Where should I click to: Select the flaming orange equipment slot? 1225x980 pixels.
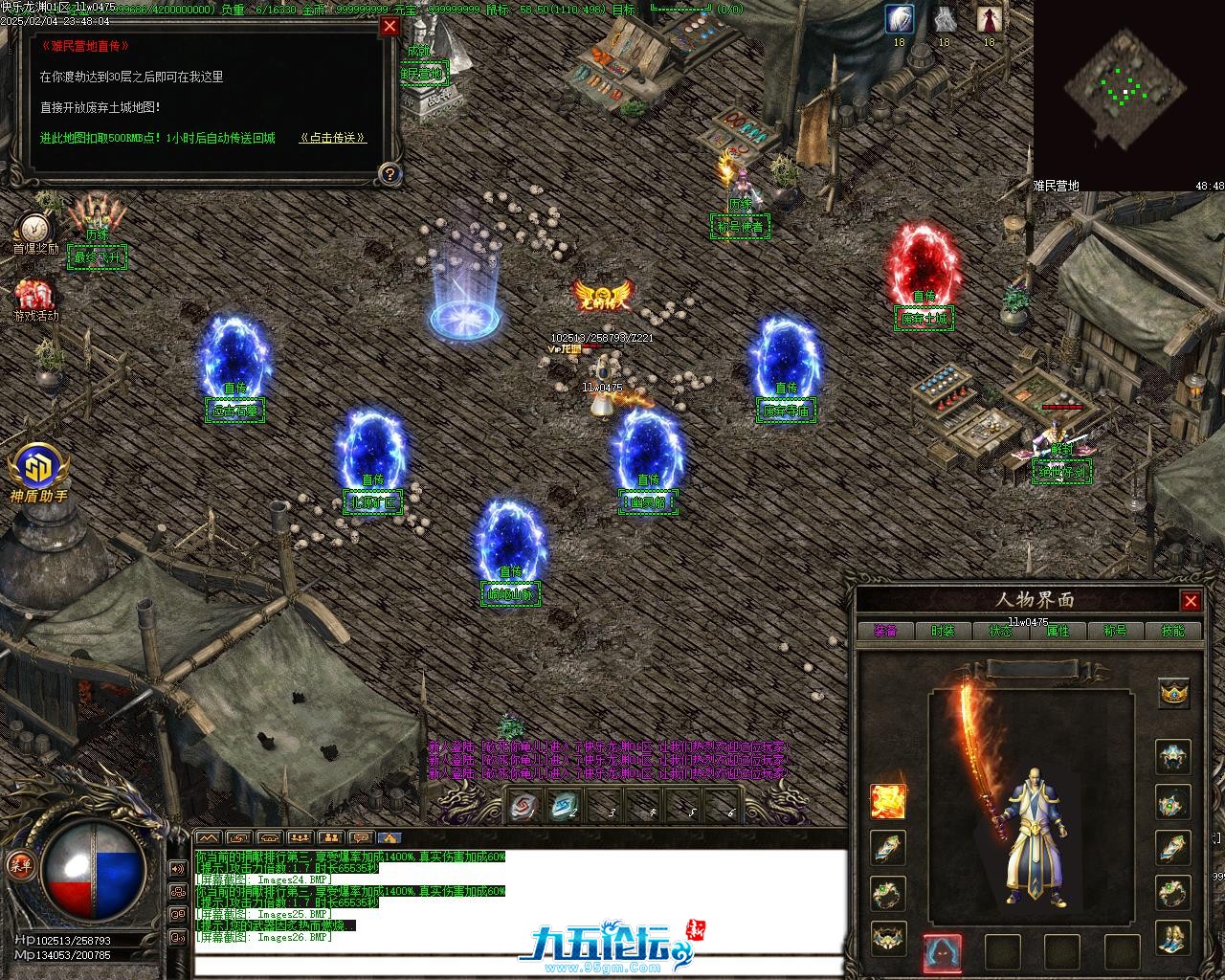click(x=888, y=801)
